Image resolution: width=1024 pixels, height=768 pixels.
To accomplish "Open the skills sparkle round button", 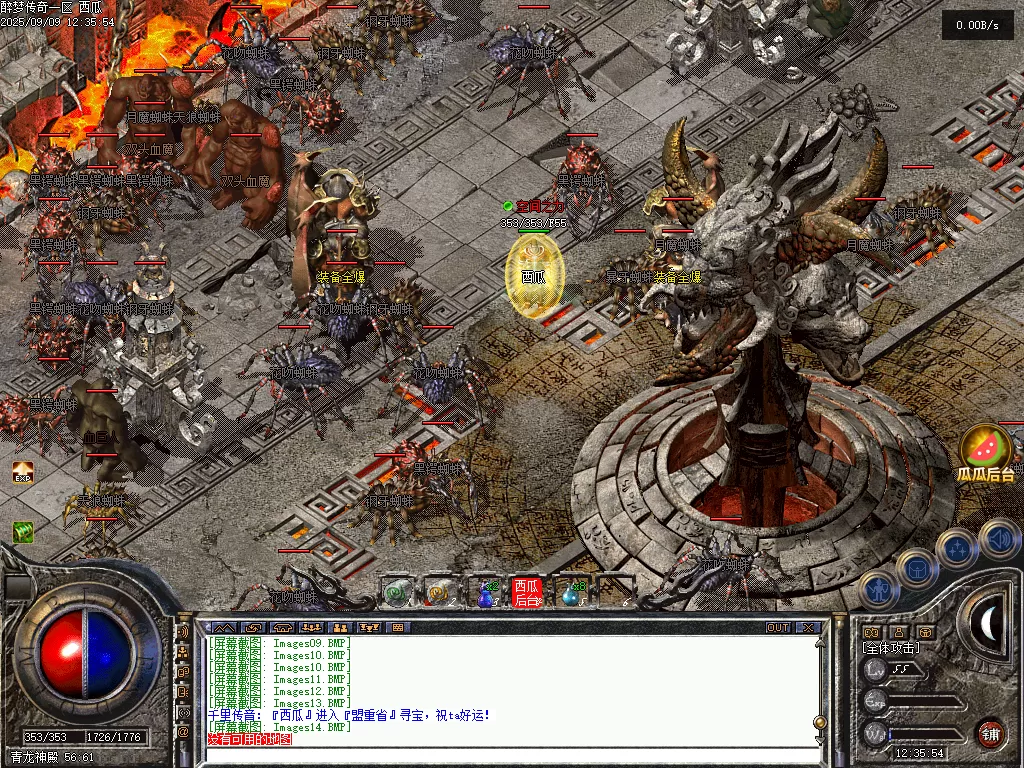I will (957, 549).
